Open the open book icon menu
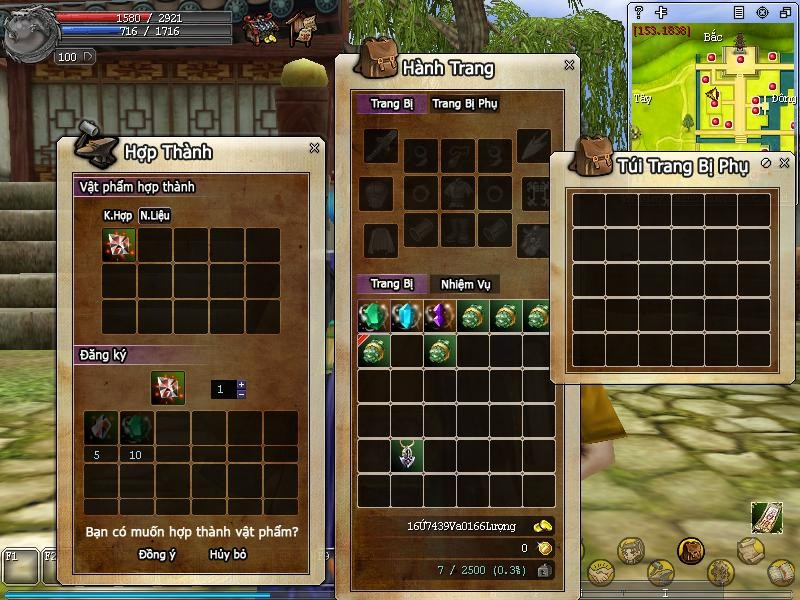The image size is (800, 600). pos(782,573)
